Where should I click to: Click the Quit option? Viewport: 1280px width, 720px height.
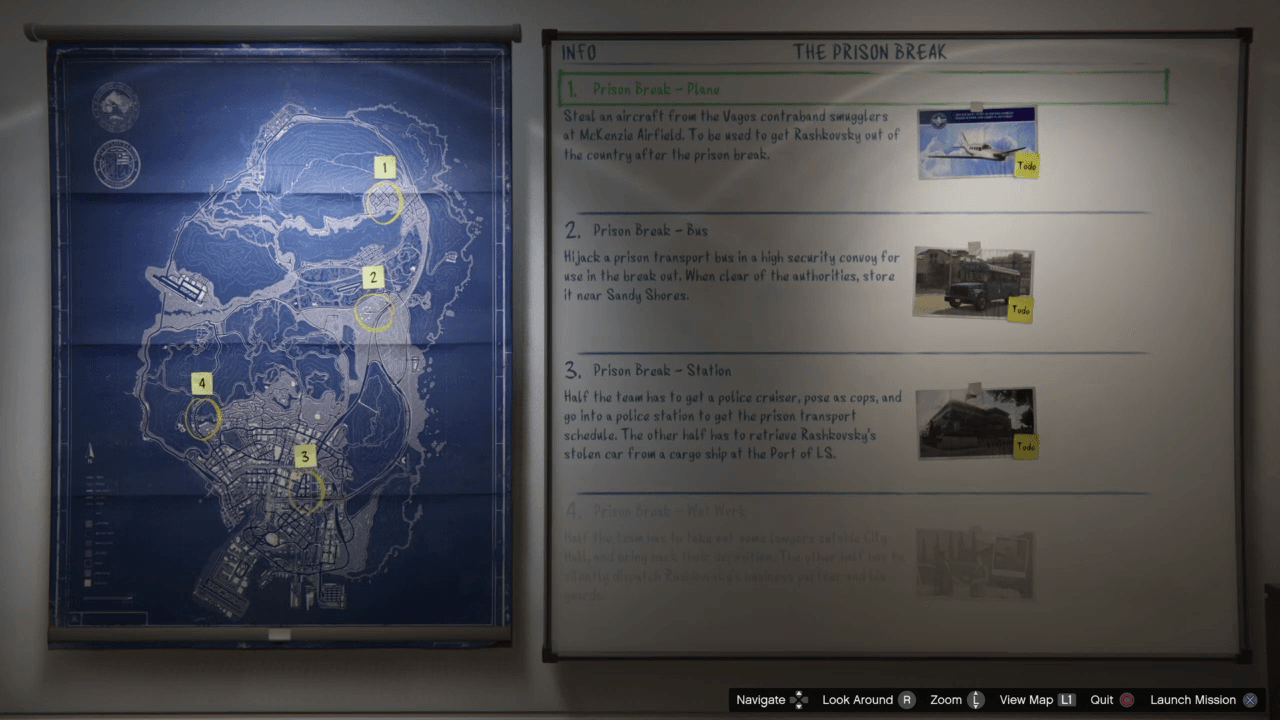tap(1111, 700)
